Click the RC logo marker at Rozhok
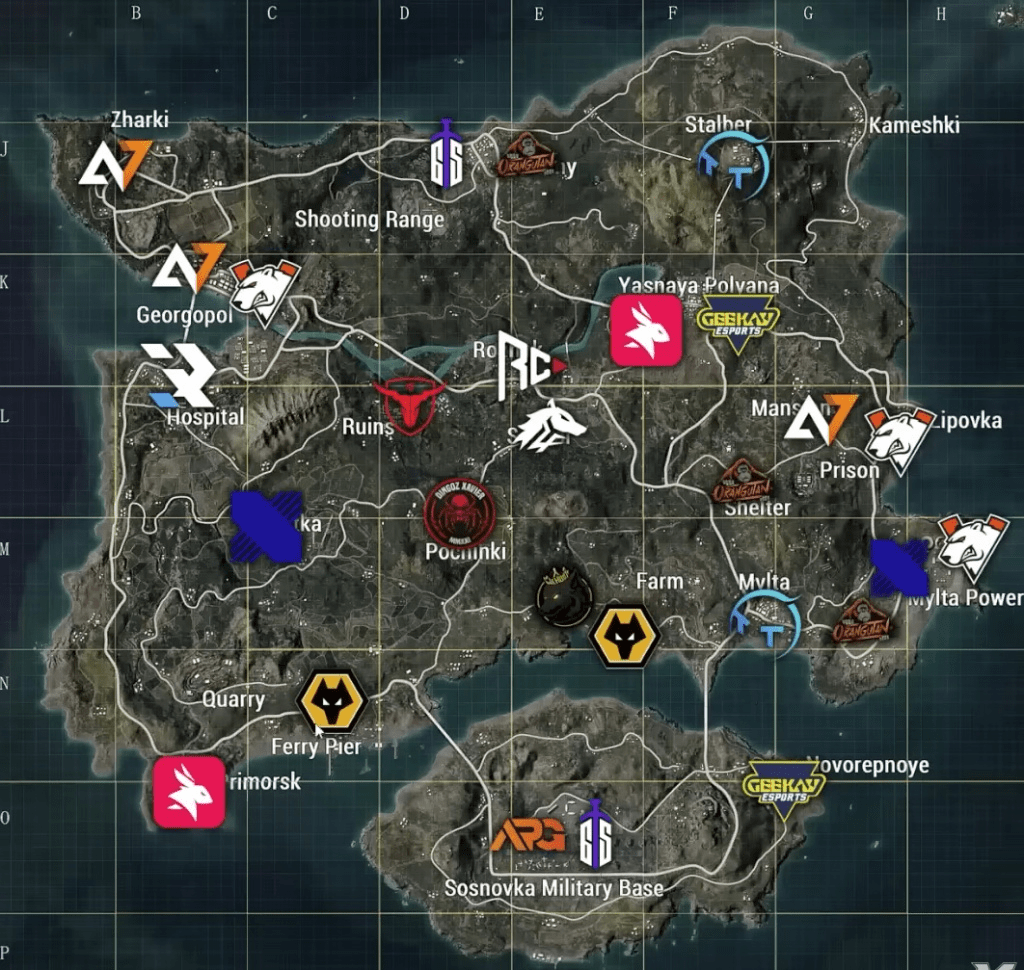Viewport: 1024px width, 970px height. point(529,367)
